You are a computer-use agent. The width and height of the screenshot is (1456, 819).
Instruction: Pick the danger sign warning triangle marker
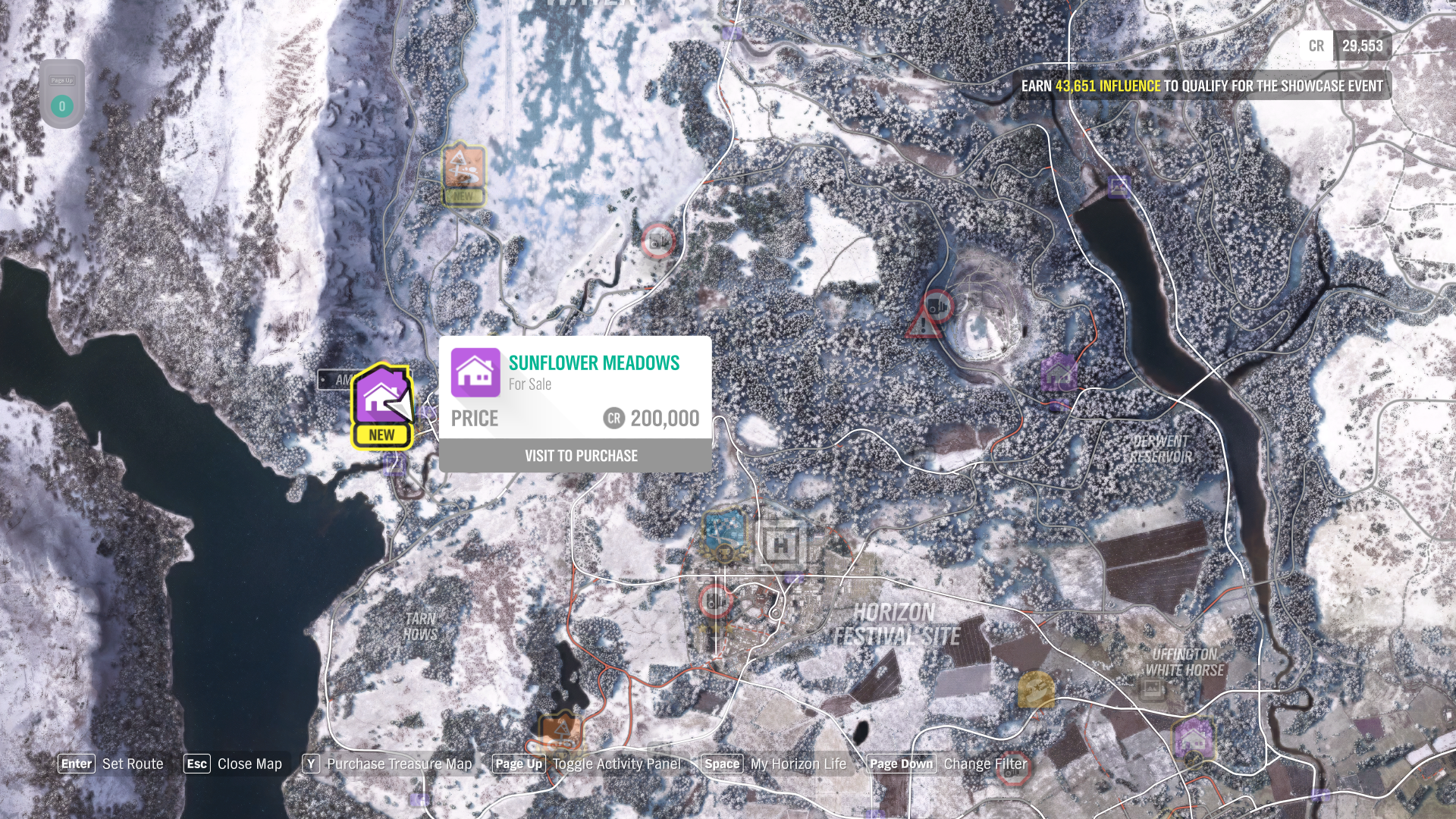point(922,324)
